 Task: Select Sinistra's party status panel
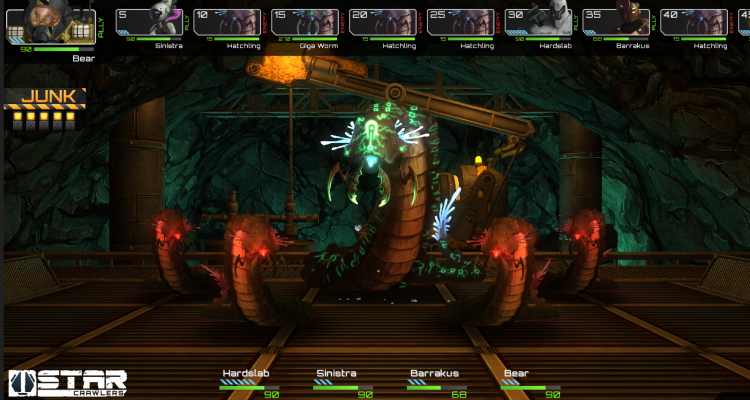tap(344, 381)
